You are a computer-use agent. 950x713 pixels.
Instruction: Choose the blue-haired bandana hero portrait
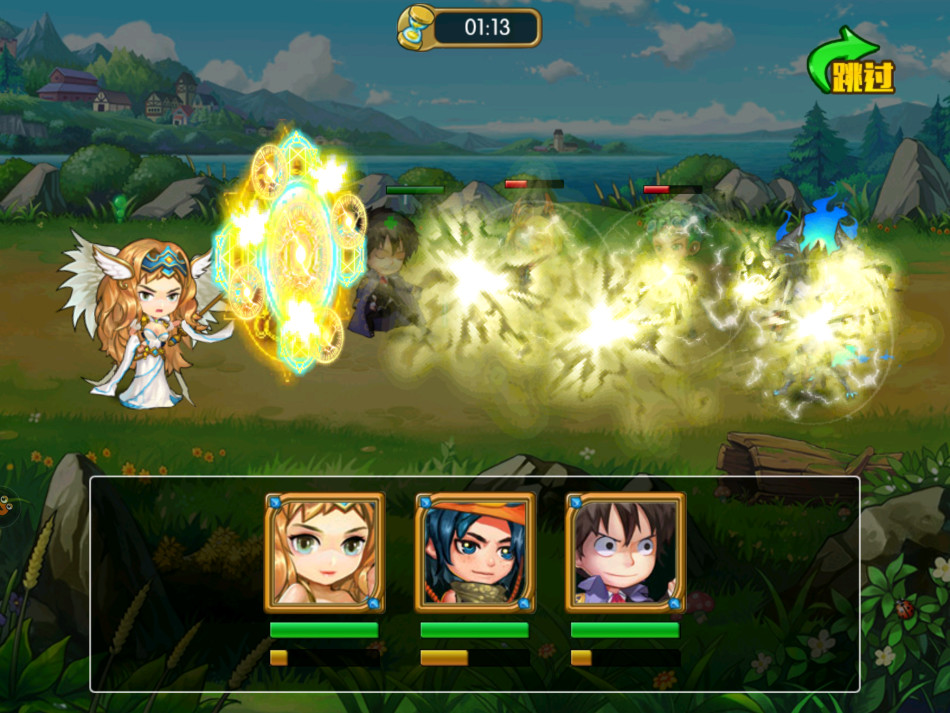tap(474, 552)
